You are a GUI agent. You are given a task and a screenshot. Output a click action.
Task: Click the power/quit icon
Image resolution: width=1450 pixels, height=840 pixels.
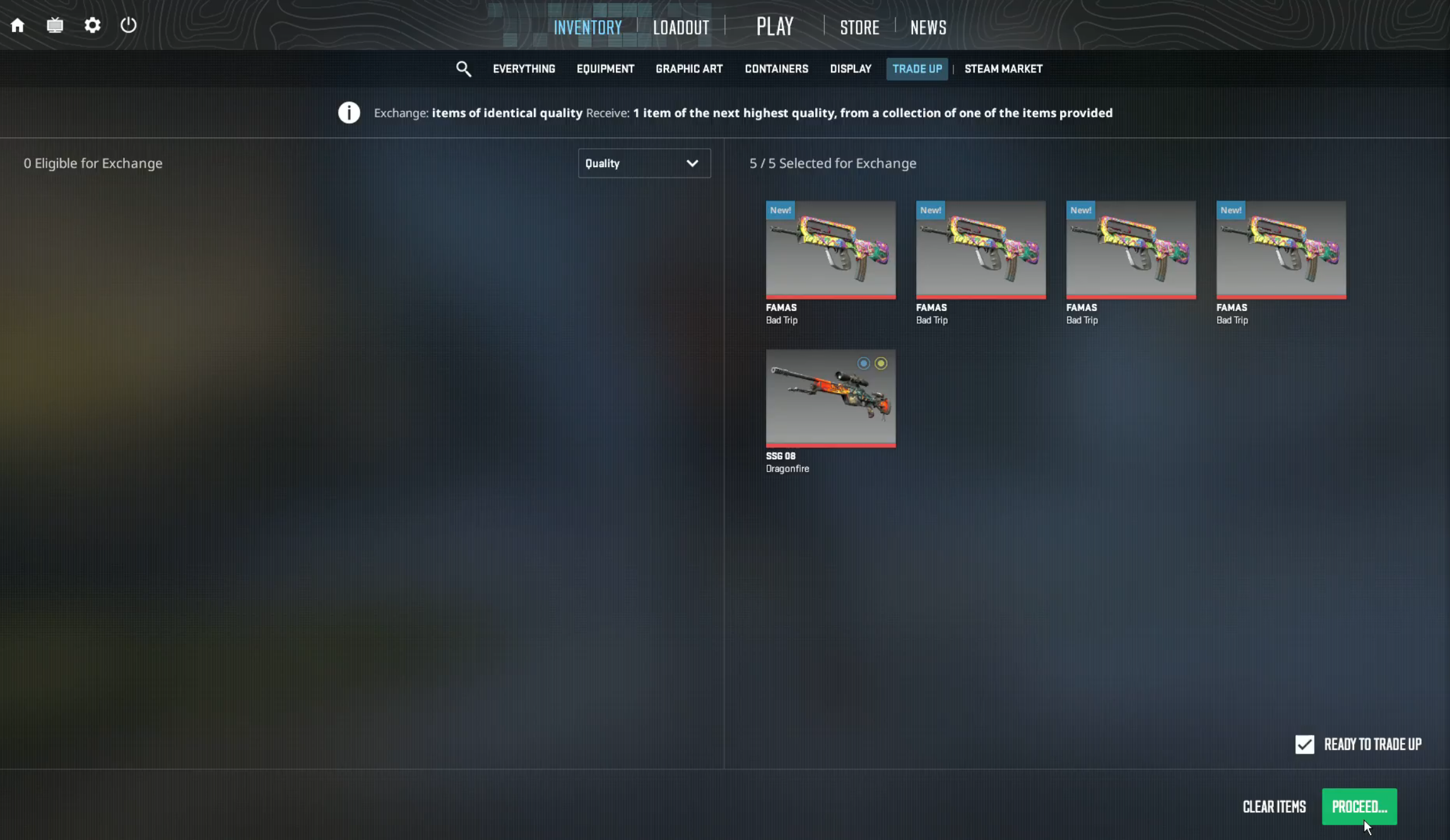[x=129, y=25]
